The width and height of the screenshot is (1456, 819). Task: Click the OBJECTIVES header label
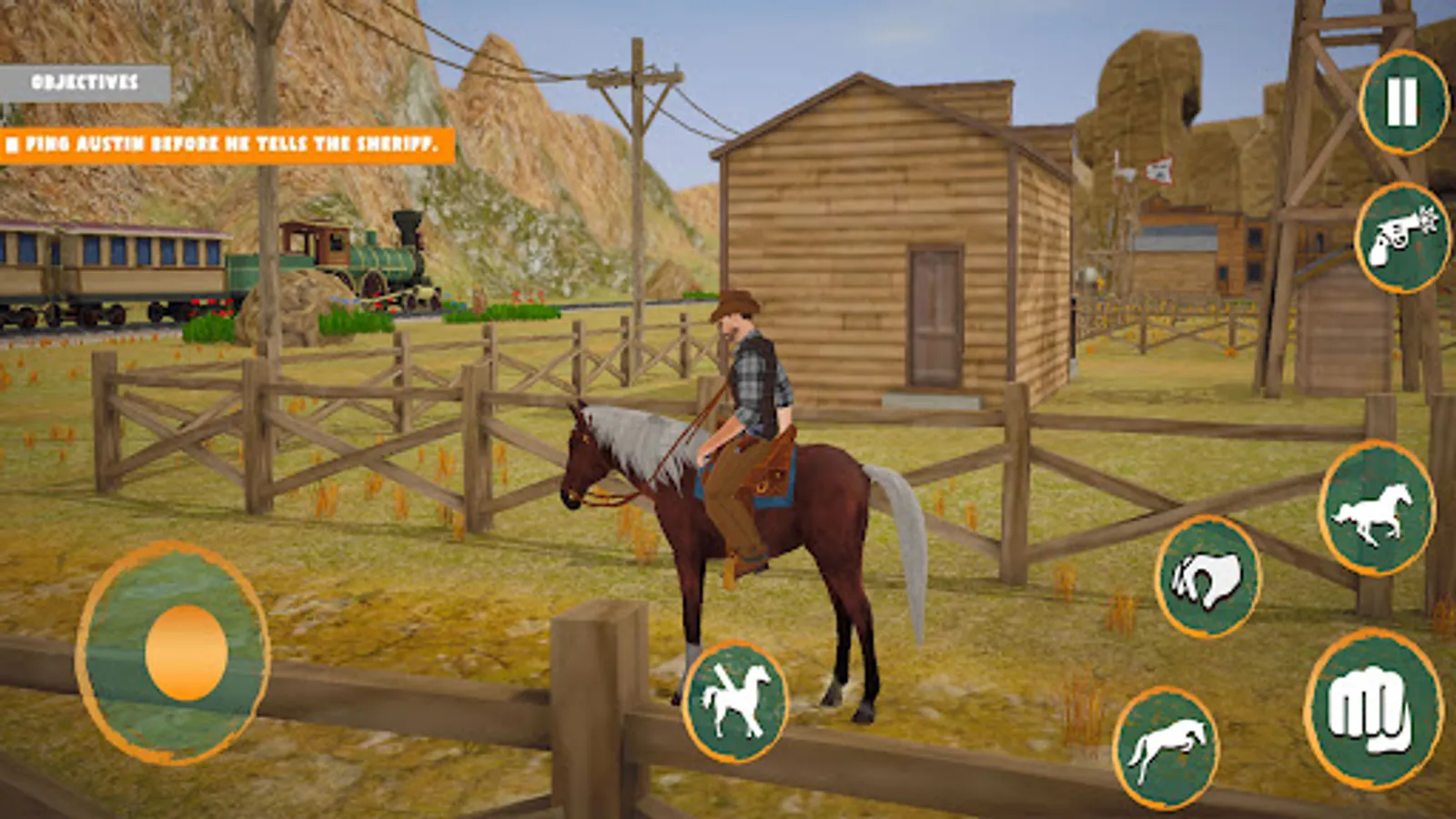[x=86, y=84]
